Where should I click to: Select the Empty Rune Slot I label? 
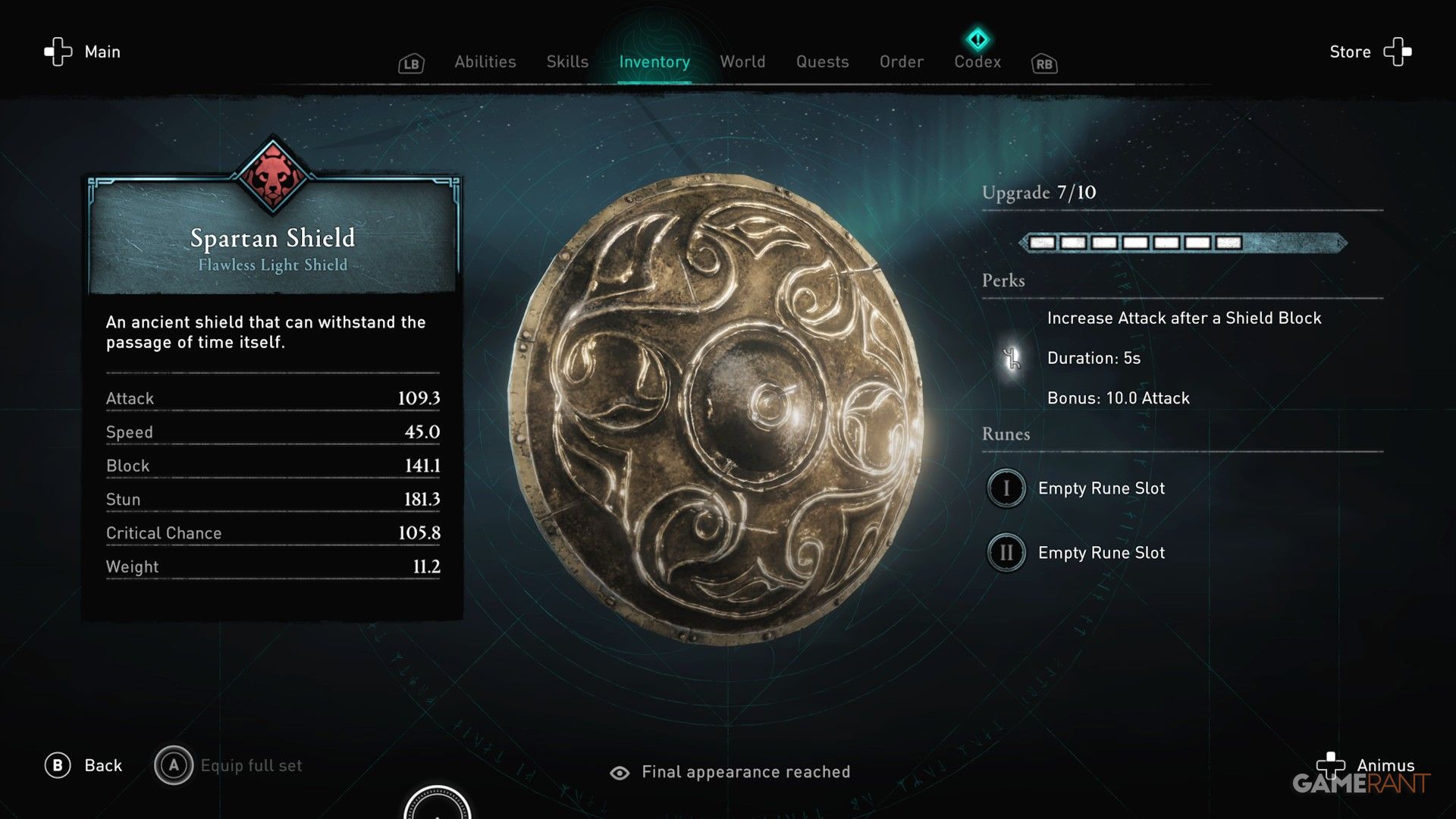[1100, 488]
